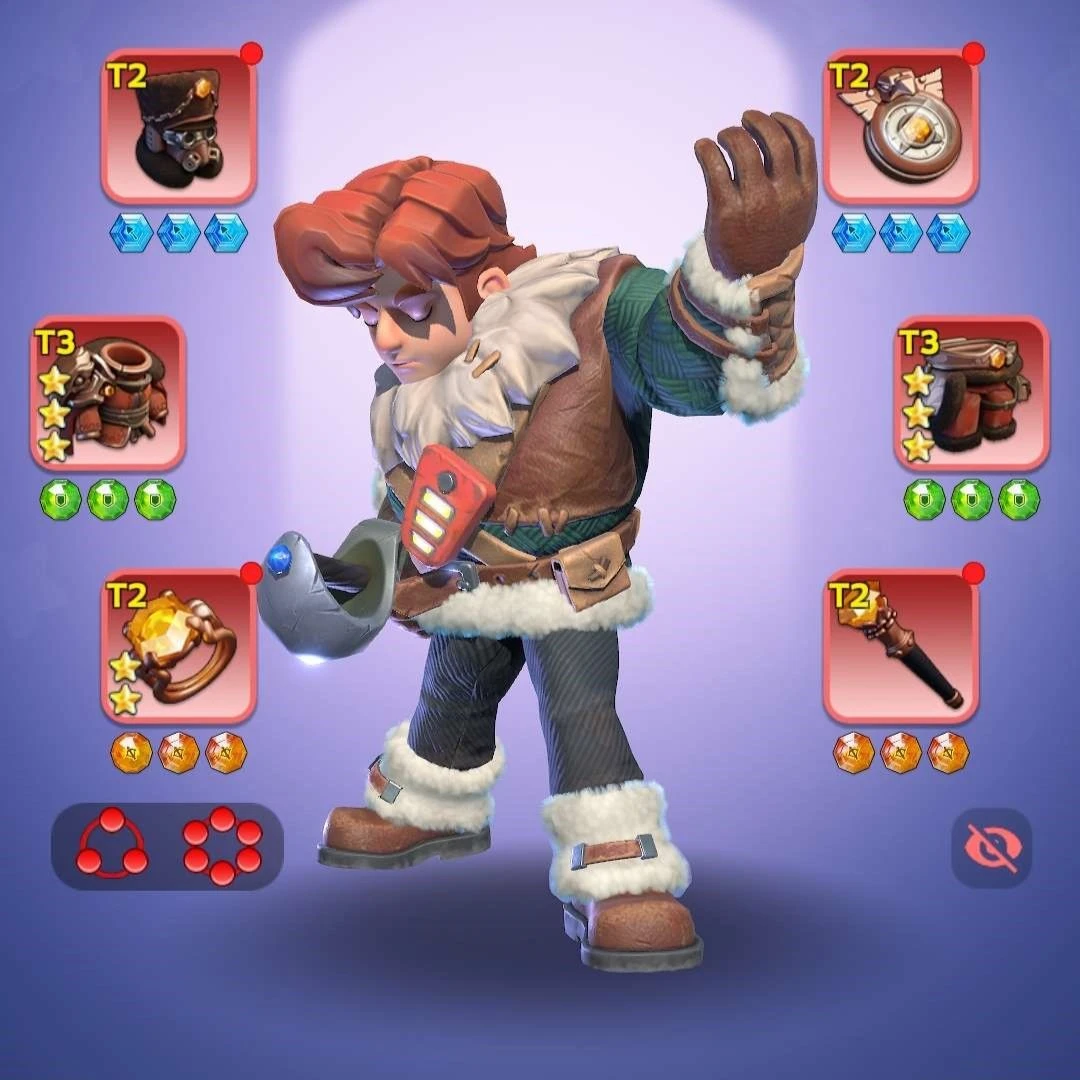
Task: Open the T2 winged pocket watch slot
Action: click(x=901, y=127)
